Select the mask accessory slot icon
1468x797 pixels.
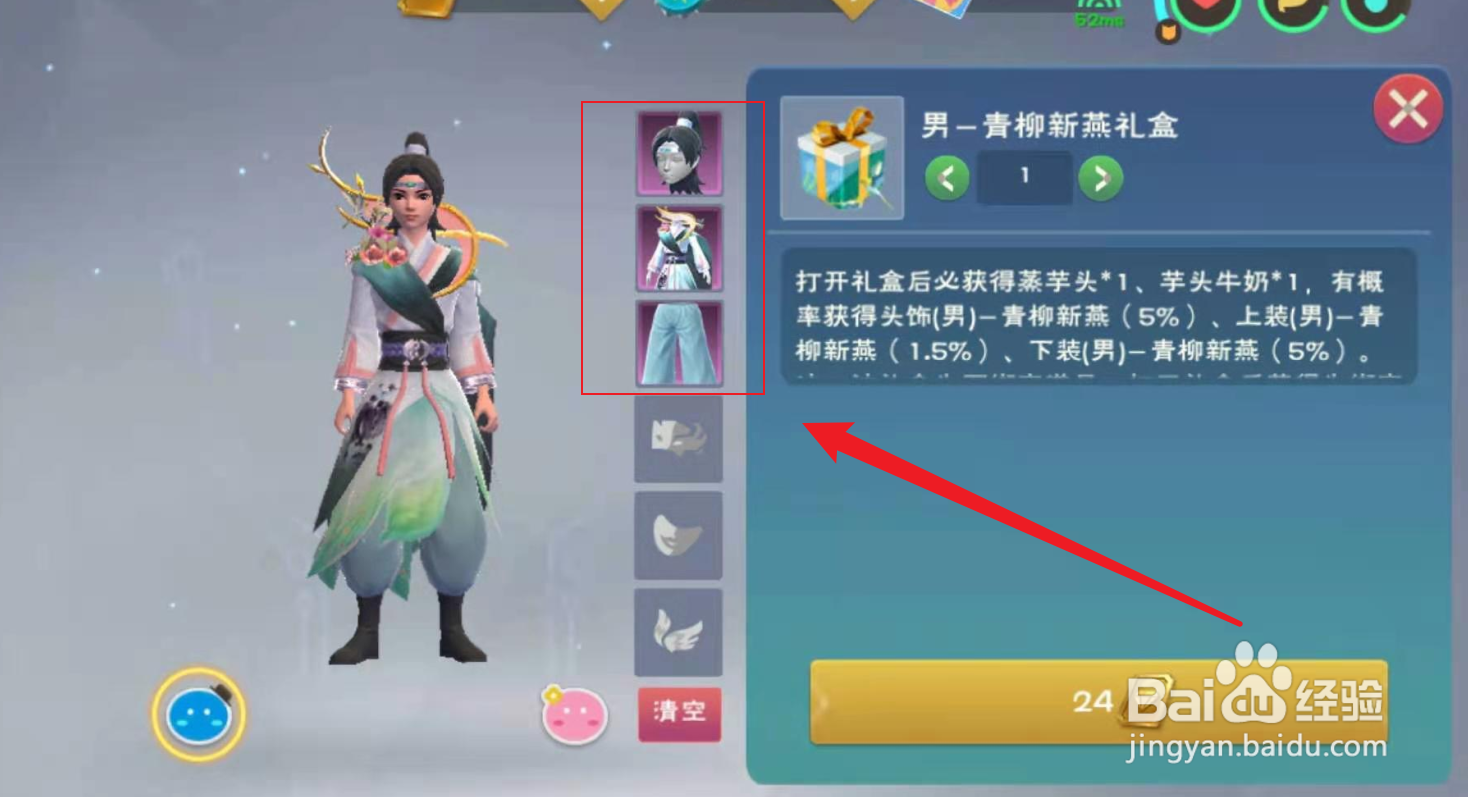678,536
